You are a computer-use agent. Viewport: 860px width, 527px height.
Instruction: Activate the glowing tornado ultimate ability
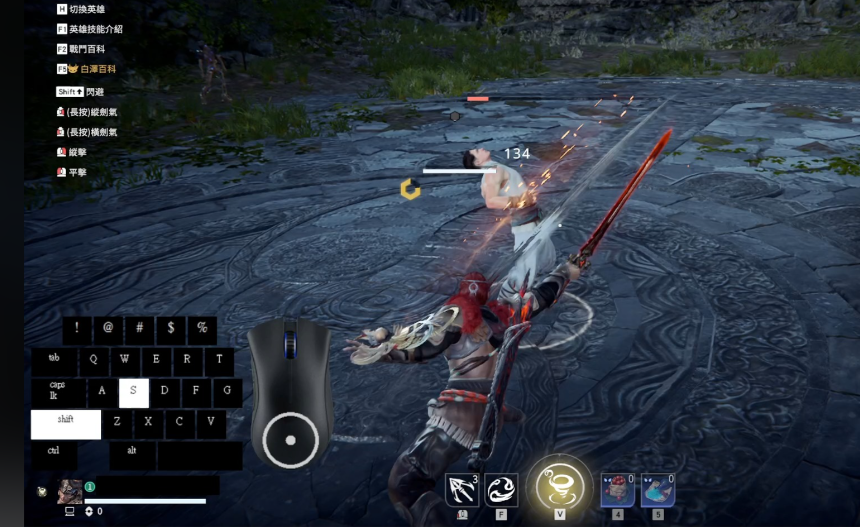click(x=560, y=487)
